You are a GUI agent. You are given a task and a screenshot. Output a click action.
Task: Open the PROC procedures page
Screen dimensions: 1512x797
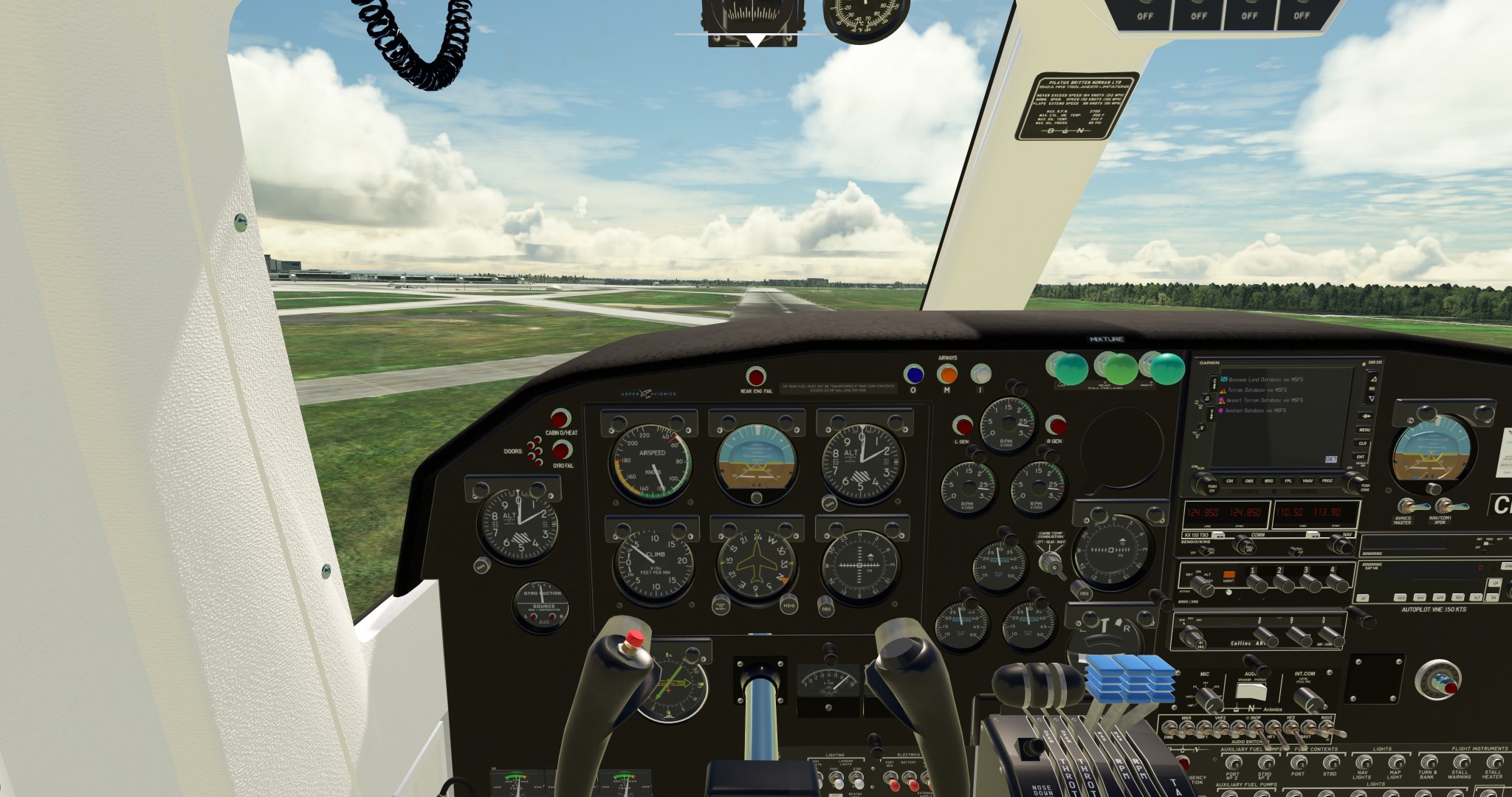tap(1327, 481)
